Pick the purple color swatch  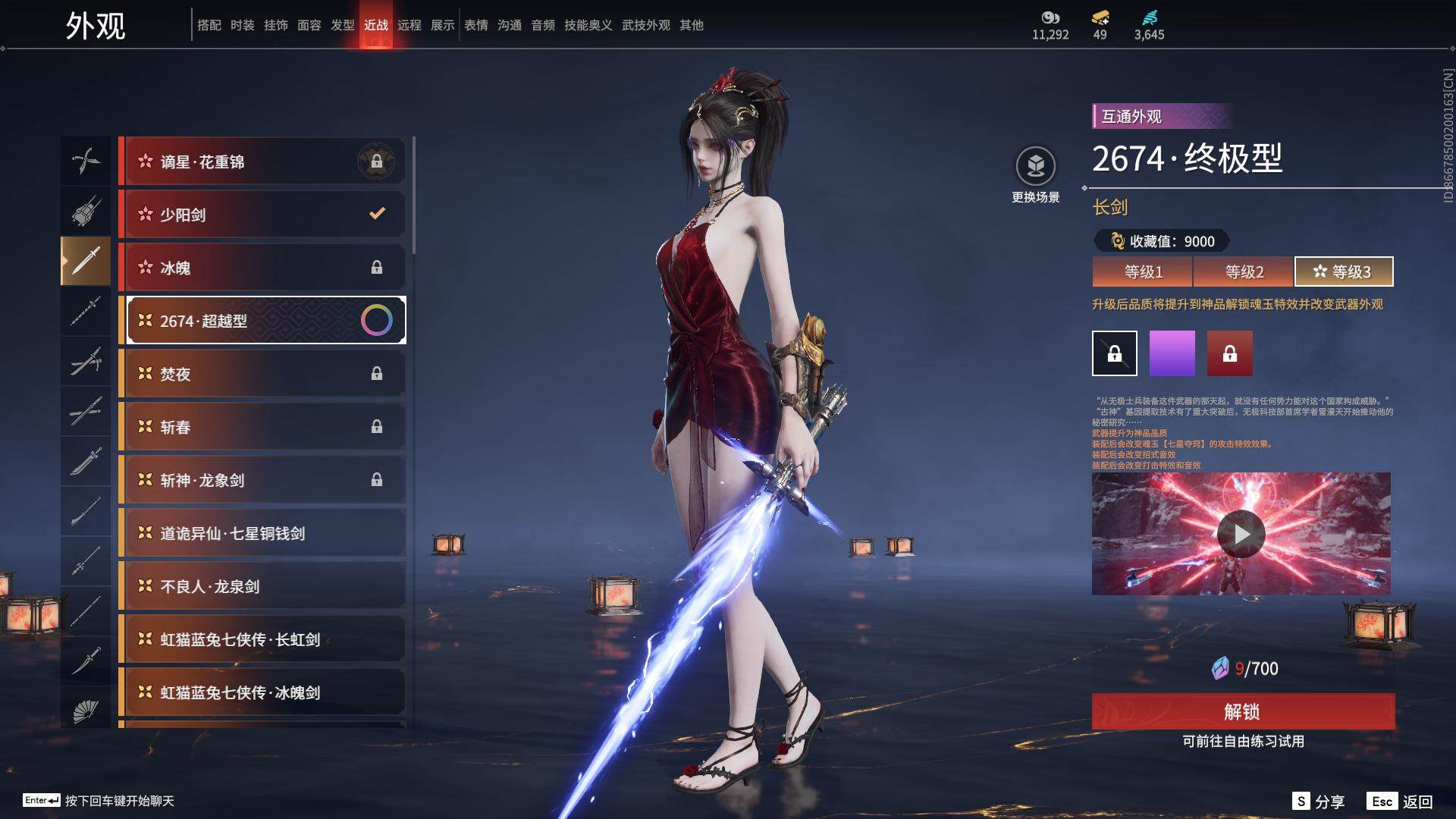pyautogui.click(x=1172, y=353)
